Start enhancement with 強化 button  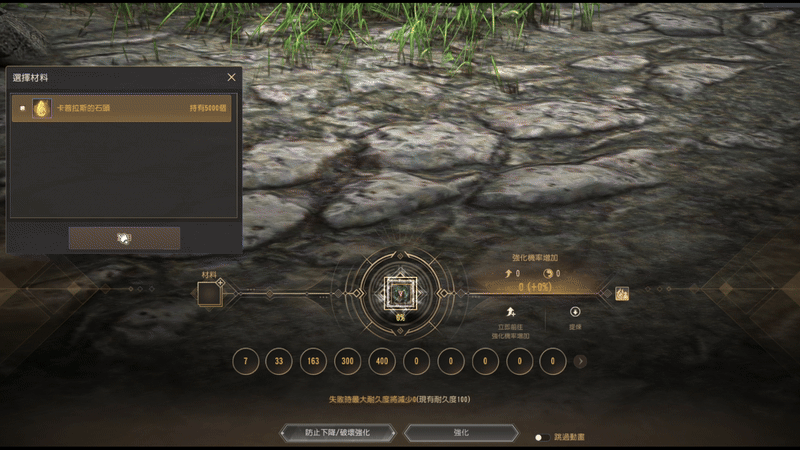[x=461, y=432]
